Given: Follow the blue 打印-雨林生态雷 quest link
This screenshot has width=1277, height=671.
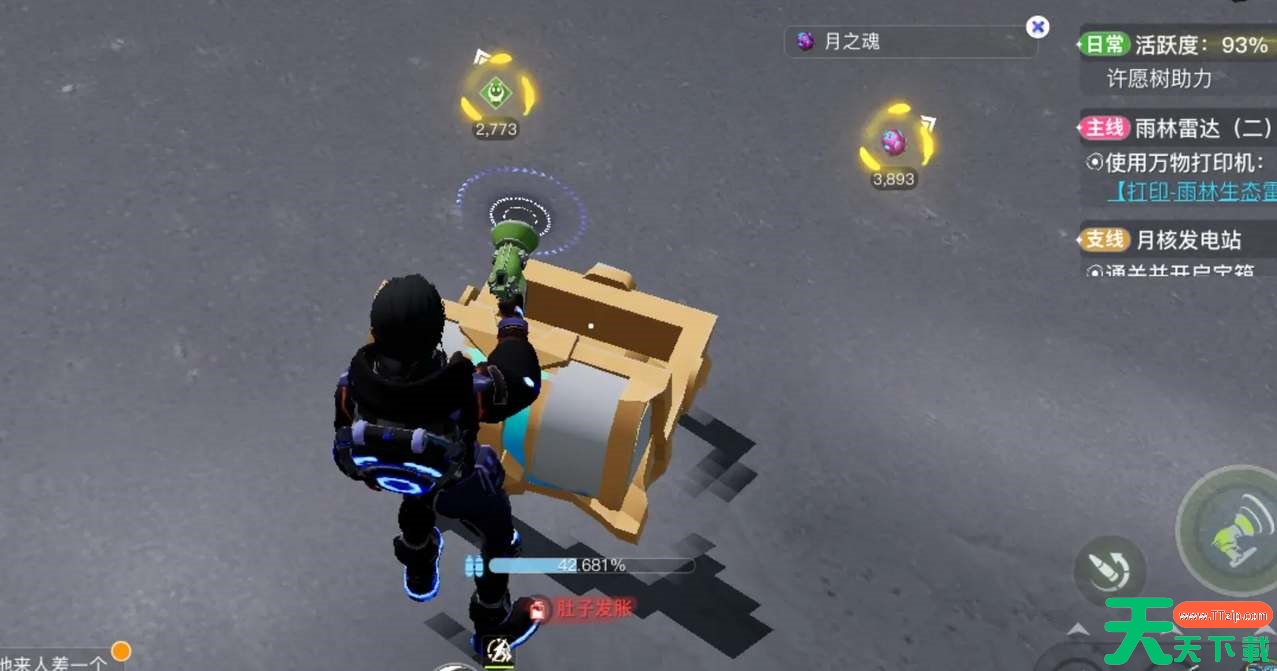Looking at the screenshot, I should [x=1190, y=192].
